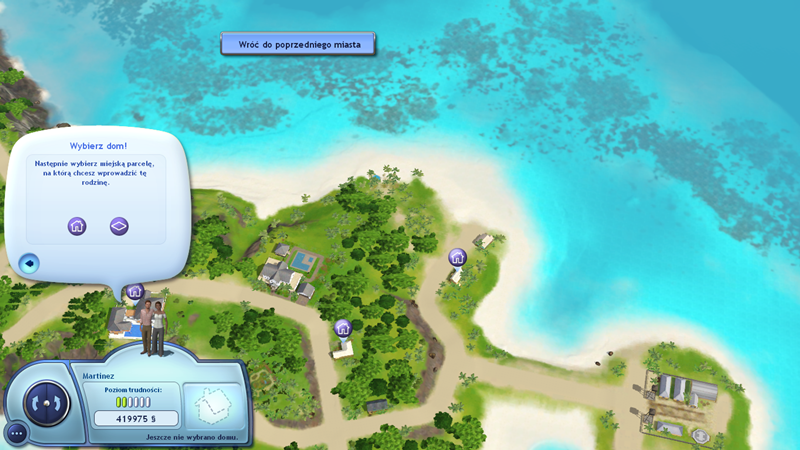Open the three-dots options menu
Viewport: 800px width, 450px height.
point(16,434)
